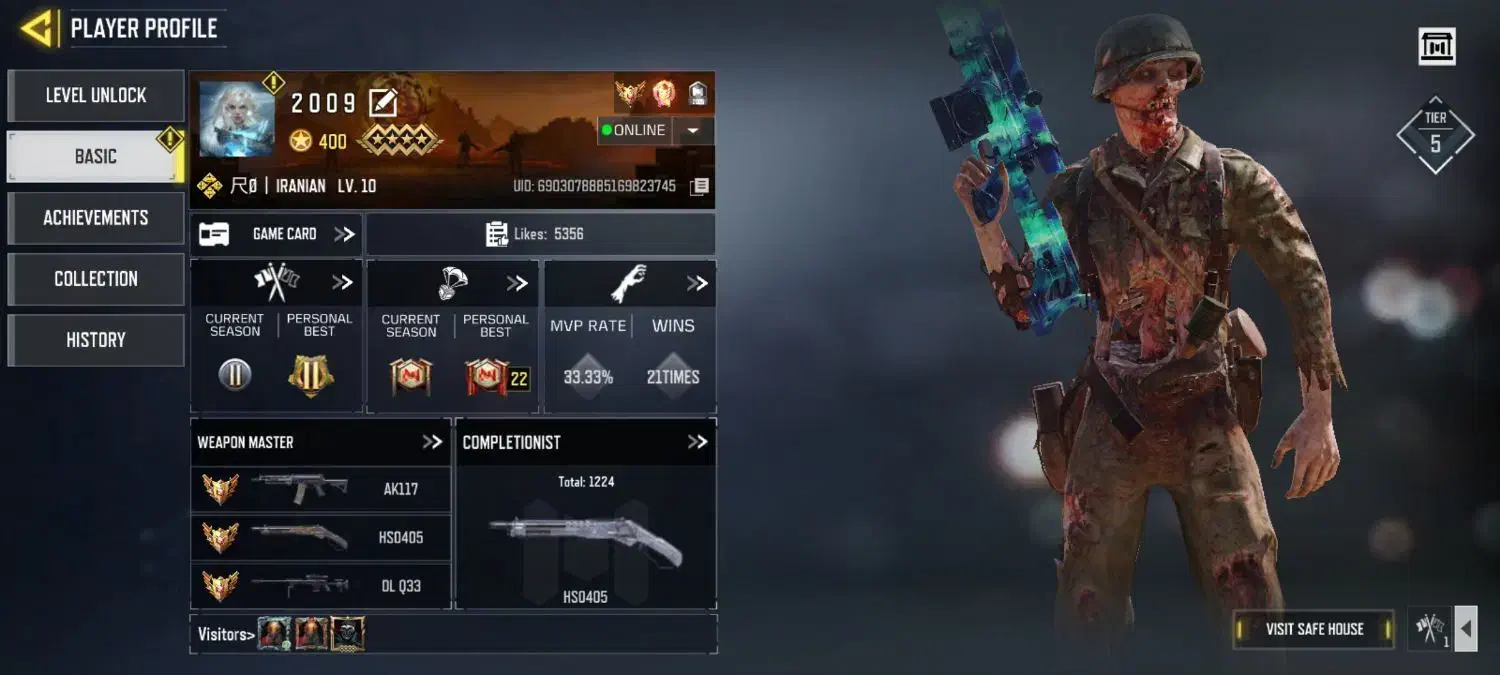Expand the Completionist panel
The width and height of the screenshot is (1500, 675).
coord(697,442)
